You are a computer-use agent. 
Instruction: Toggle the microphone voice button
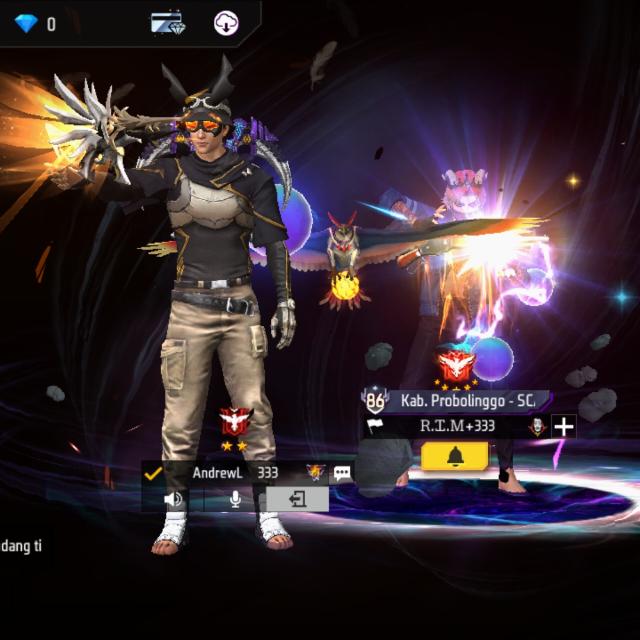[x=236, y=498]
